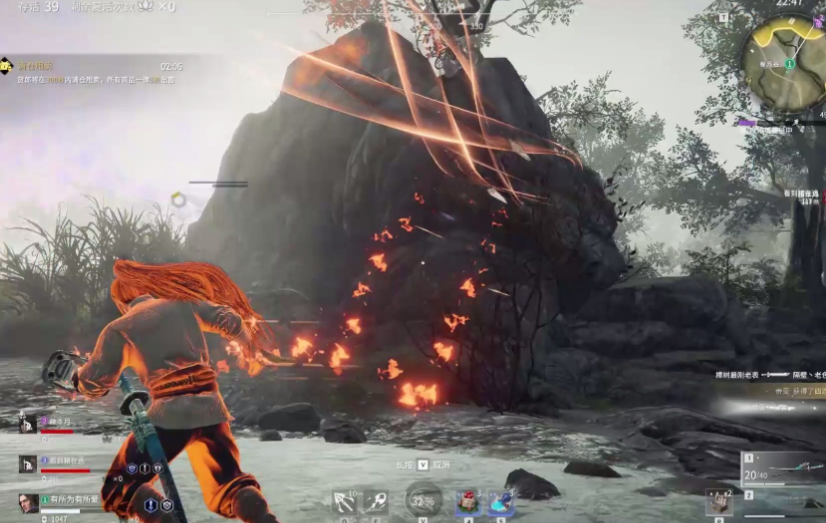Select the top teammate portrait
826x523 pixels.
pyautogui.click(x=28, y=424)
